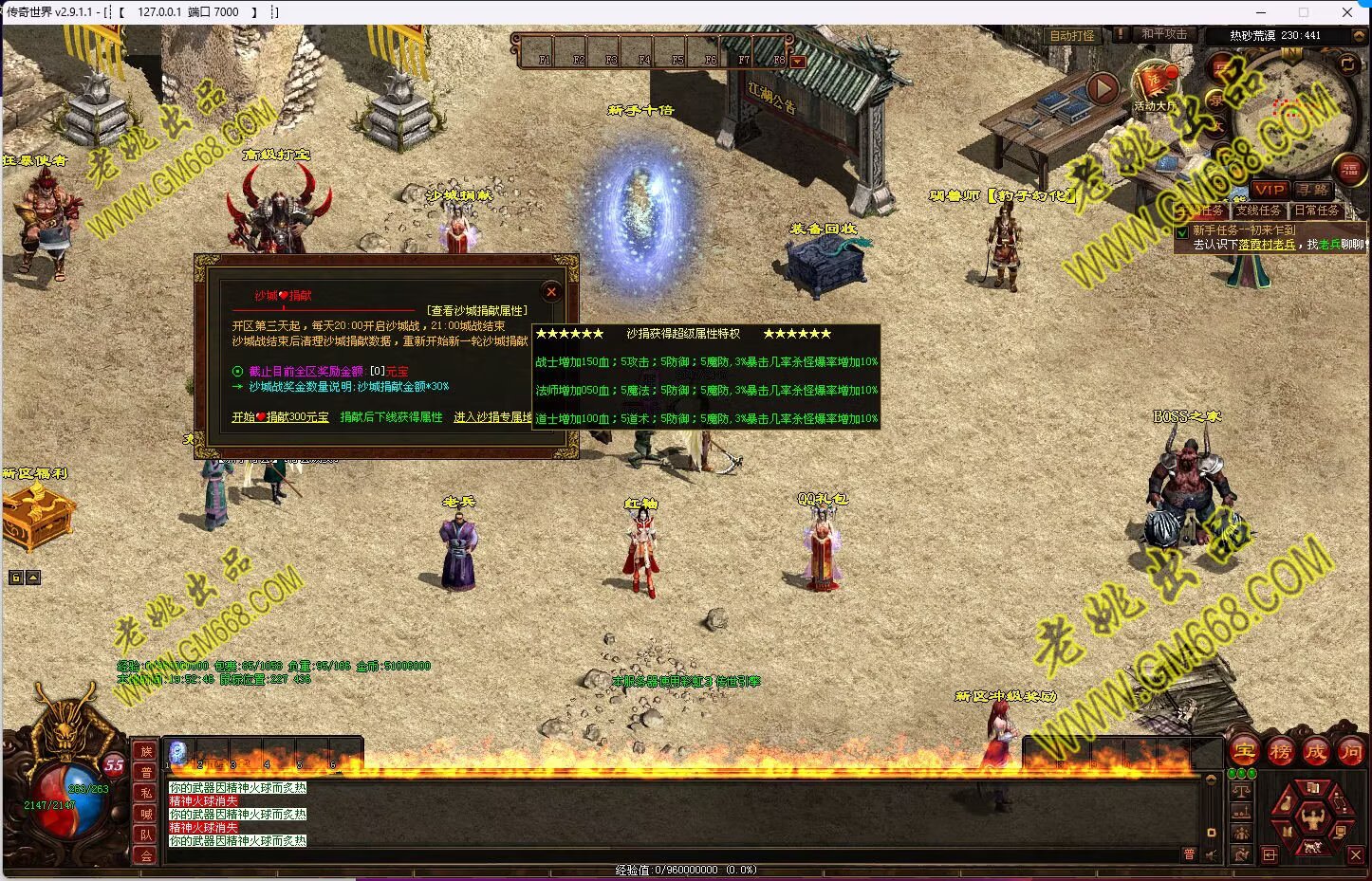Open 查看沙城捐献属性 link
Viewport: 1372px width, 881px height.
click(477, 310)
